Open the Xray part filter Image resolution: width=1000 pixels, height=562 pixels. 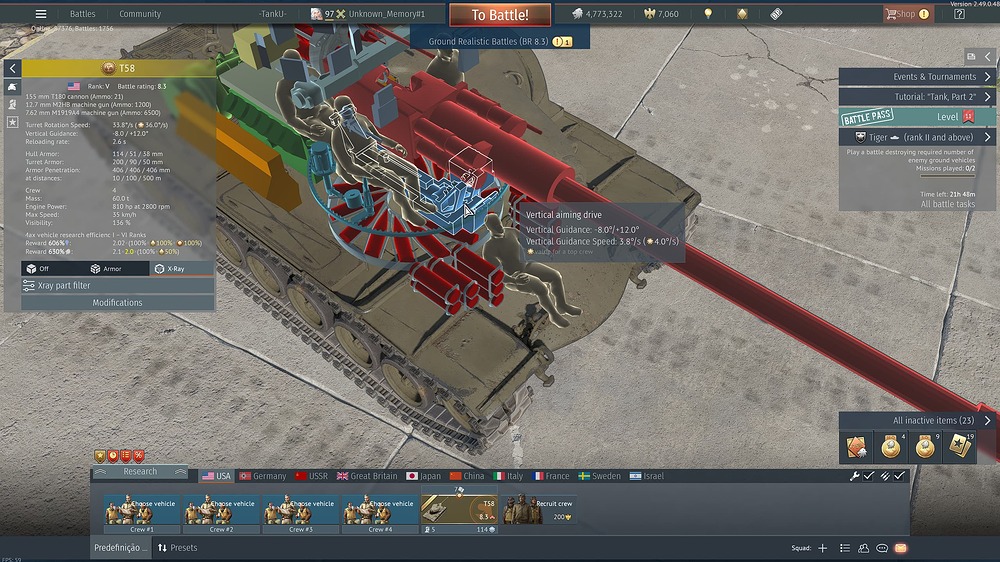tap(116, 286)
